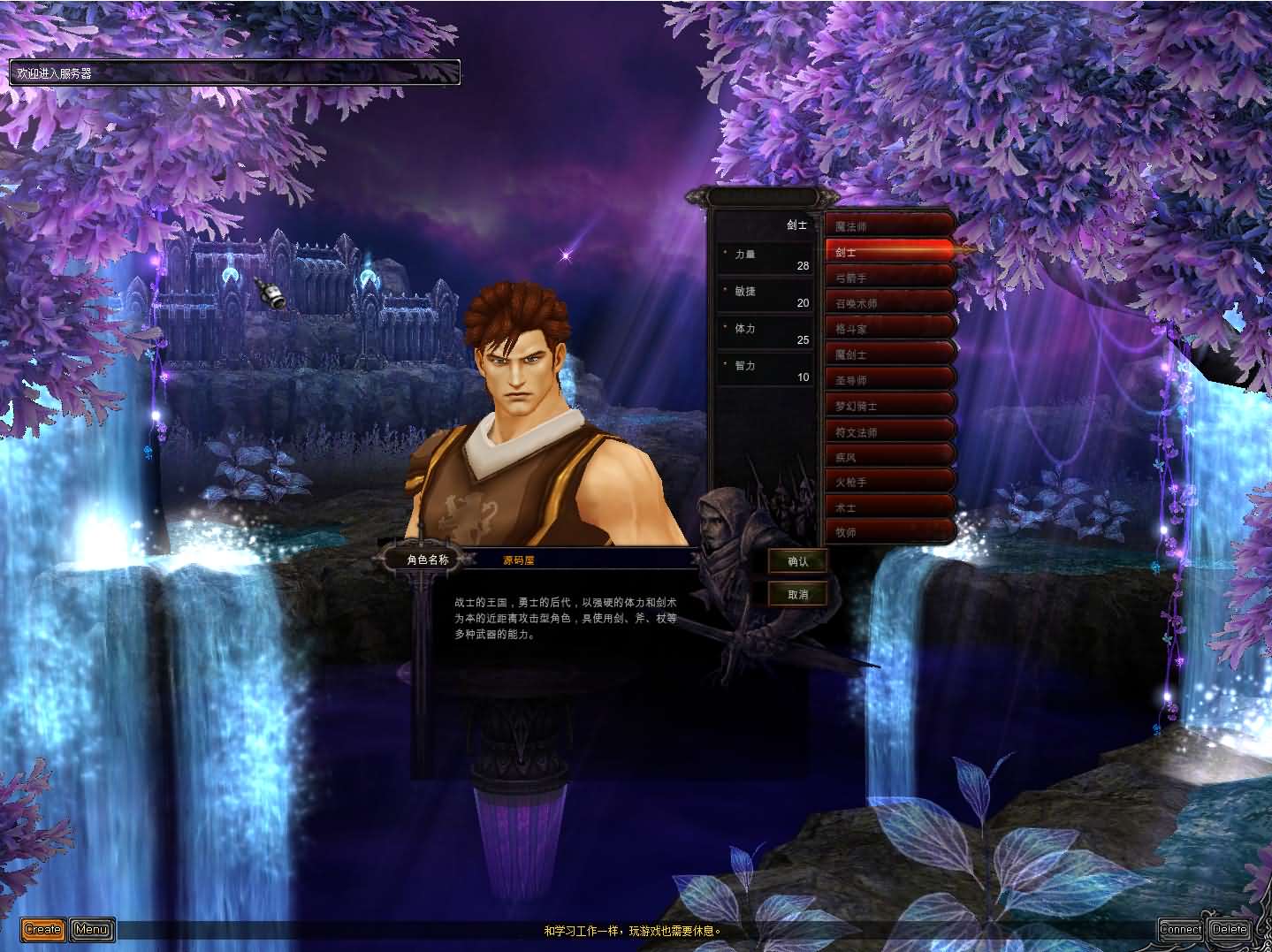Select the 魔法师 class entry
The width and height of the screenshot is (1272, 952).
tap(889, 226)
